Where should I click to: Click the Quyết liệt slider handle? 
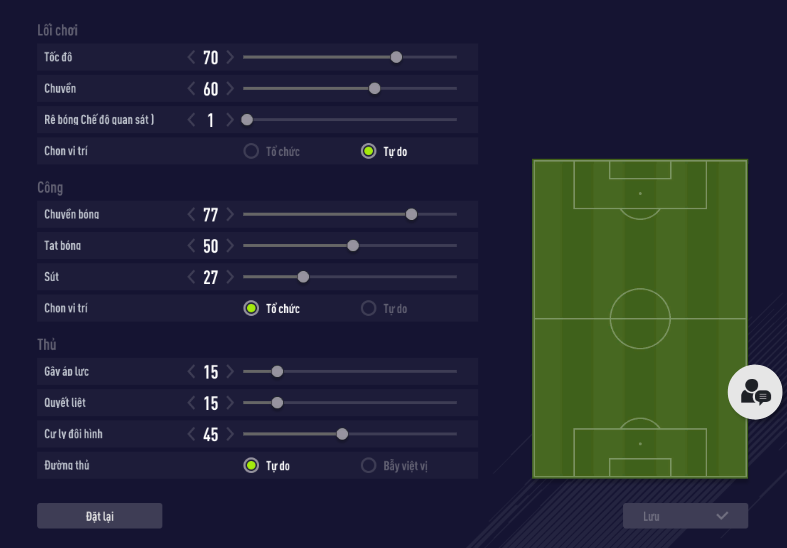tap(277, 403)
